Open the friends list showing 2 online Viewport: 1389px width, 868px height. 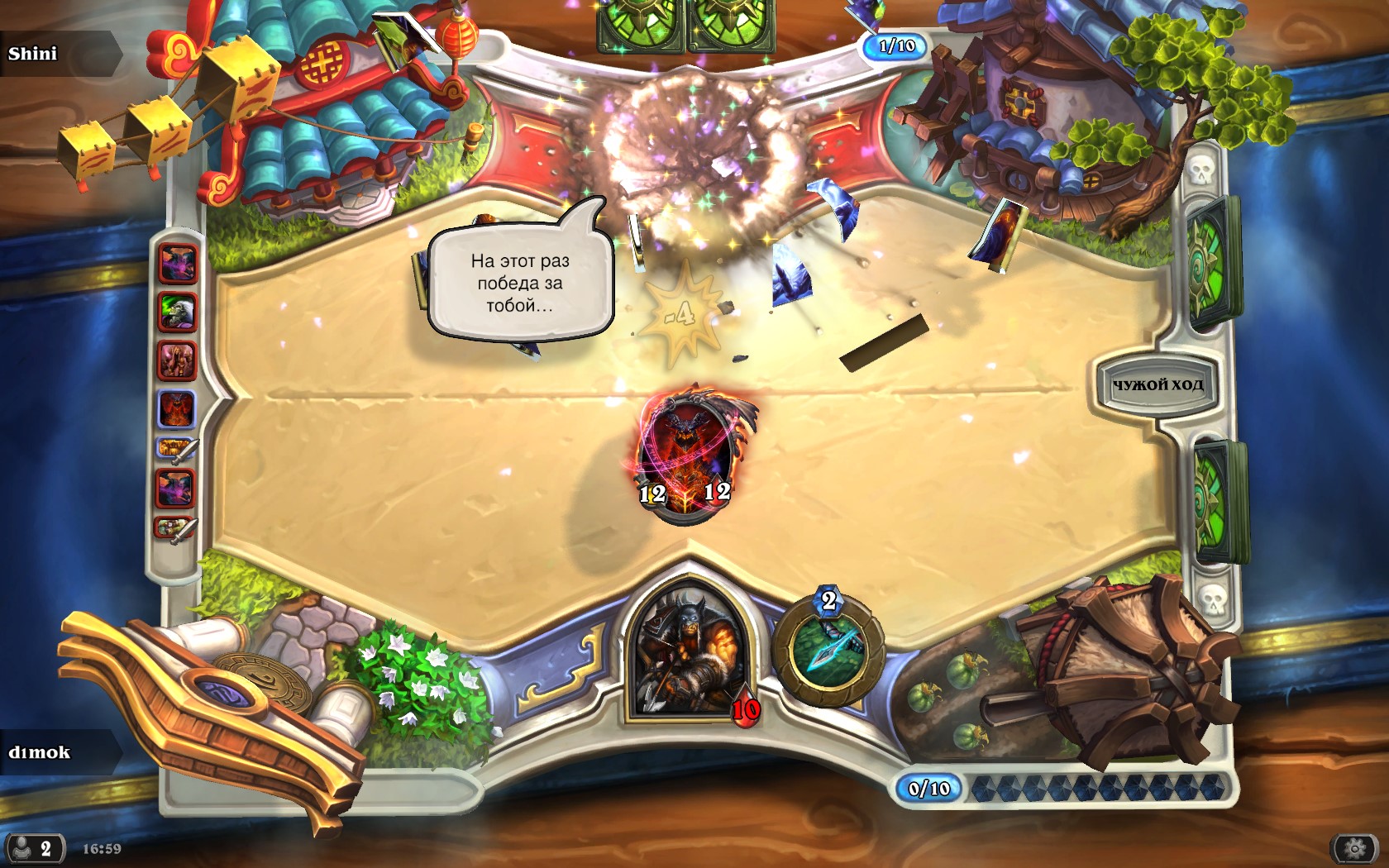[x=34, y=848]
